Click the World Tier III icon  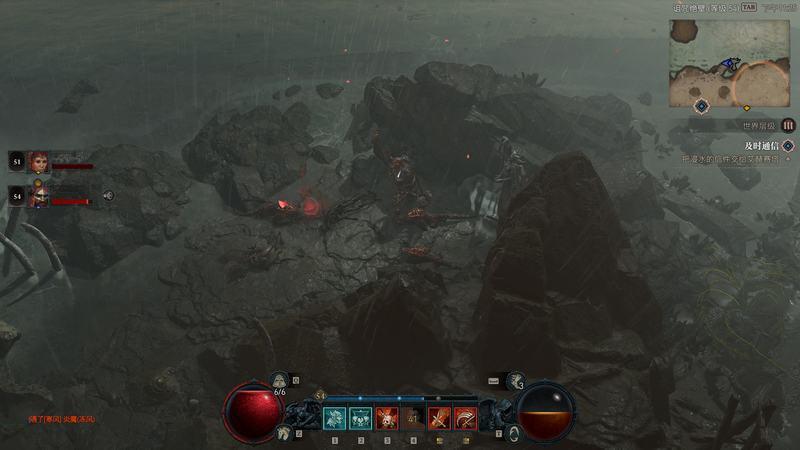coord(788,126)
